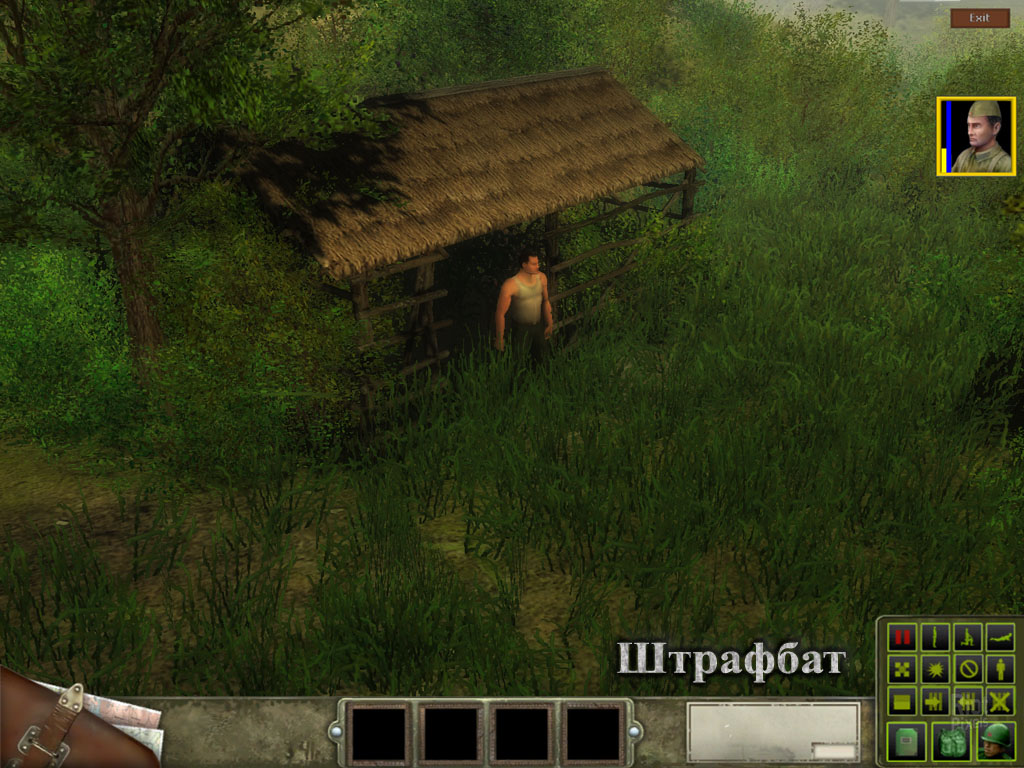Screen dimensions: 1024x768
Task: Order the soldier to go prone
Action: coord(999,637)
